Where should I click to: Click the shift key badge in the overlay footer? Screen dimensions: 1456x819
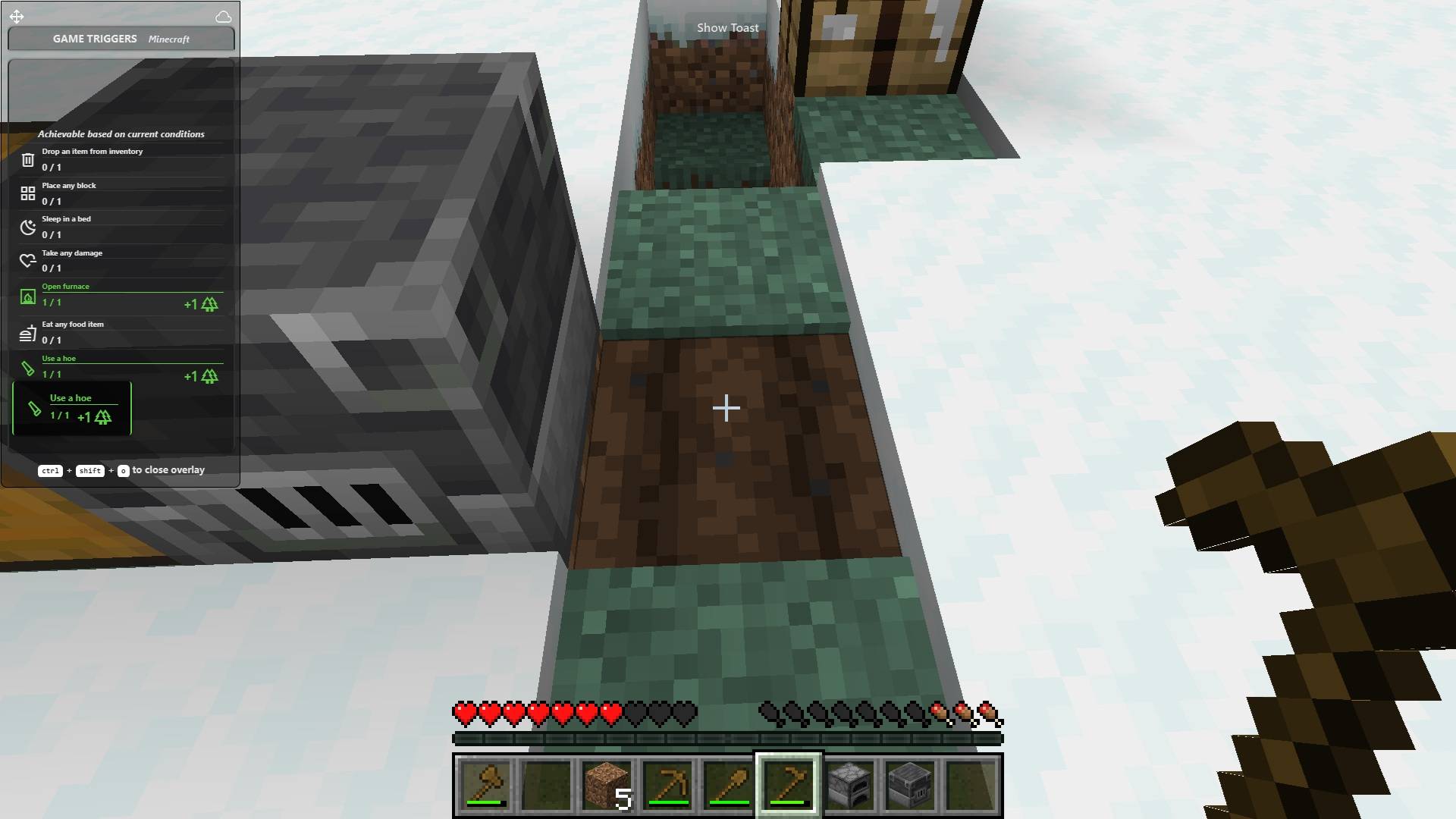tap(90, 470)
